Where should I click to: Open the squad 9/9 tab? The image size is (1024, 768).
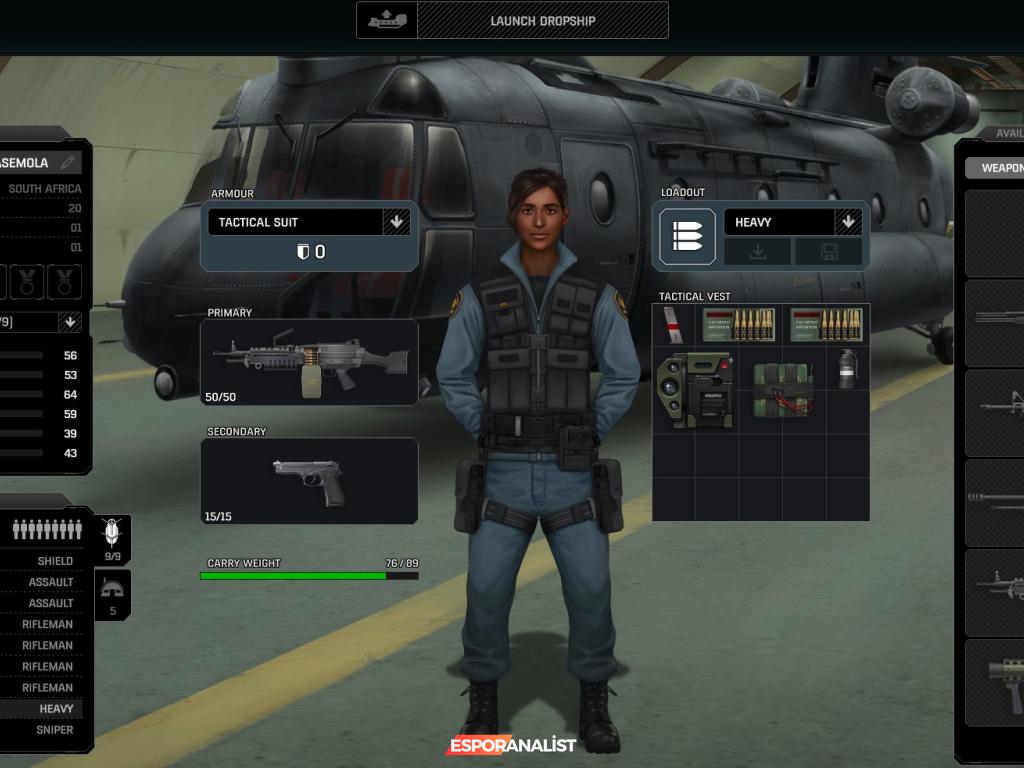[113, 540]
